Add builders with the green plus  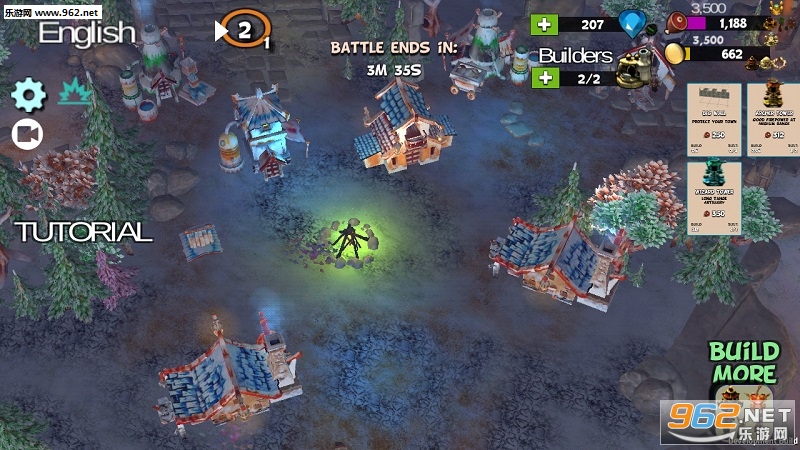click(x=545, y=78)
